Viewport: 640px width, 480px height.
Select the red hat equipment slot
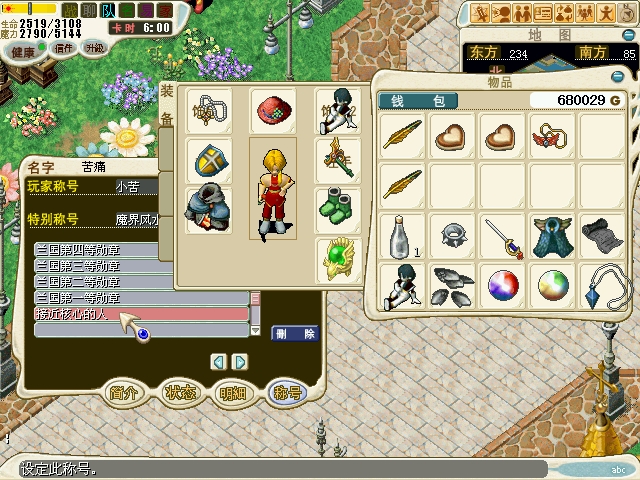[x=272, y=109]
